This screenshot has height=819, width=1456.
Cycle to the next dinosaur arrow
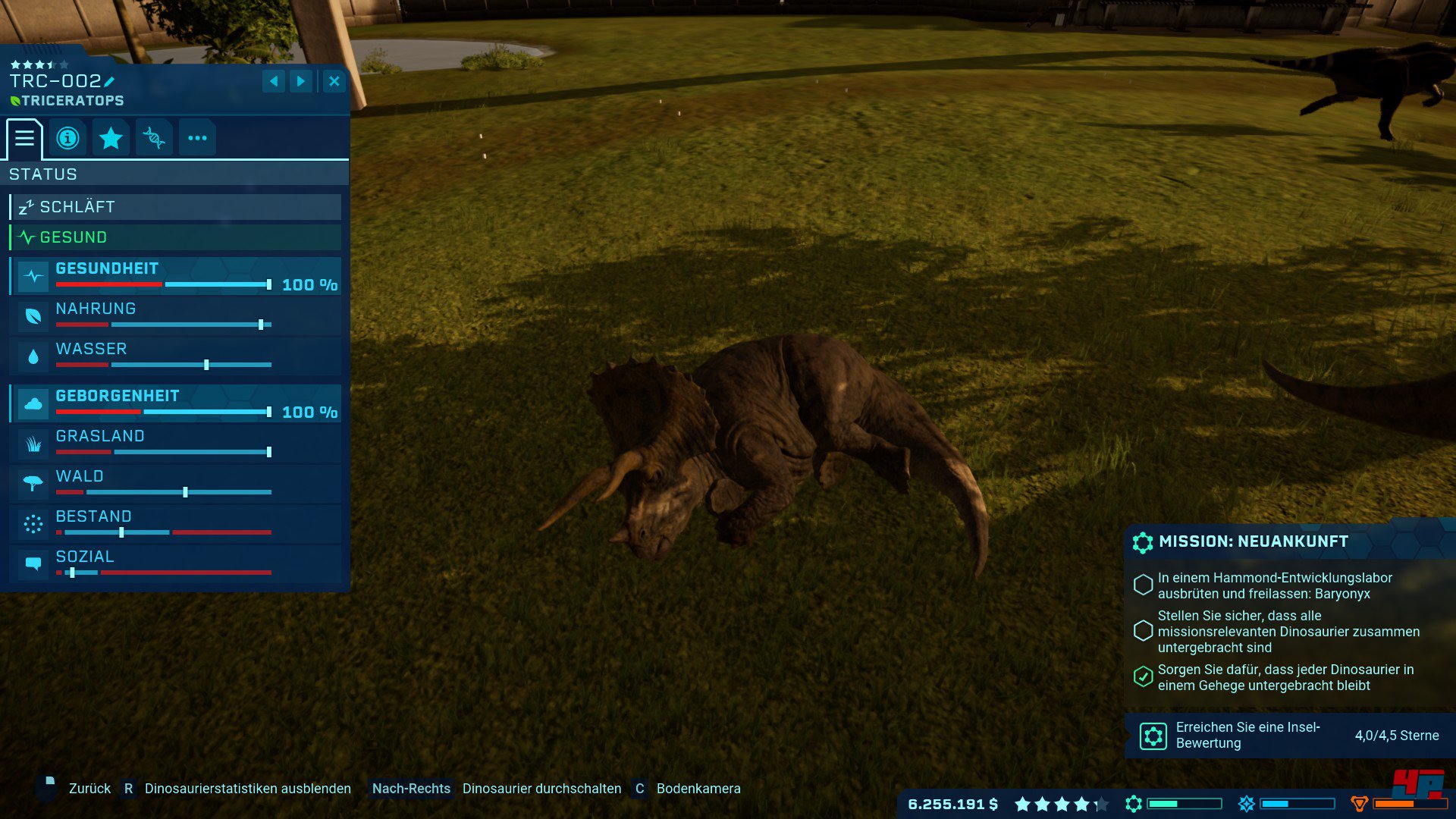tap(301, 81)
